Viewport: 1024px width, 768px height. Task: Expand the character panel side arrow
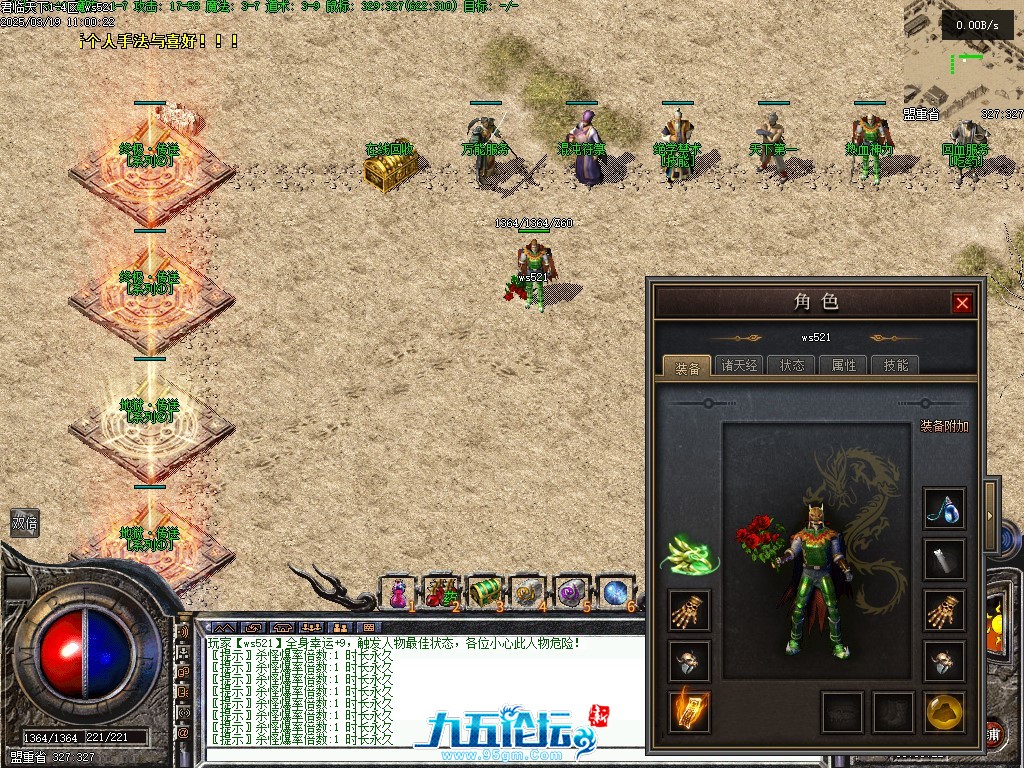point(991,515)
